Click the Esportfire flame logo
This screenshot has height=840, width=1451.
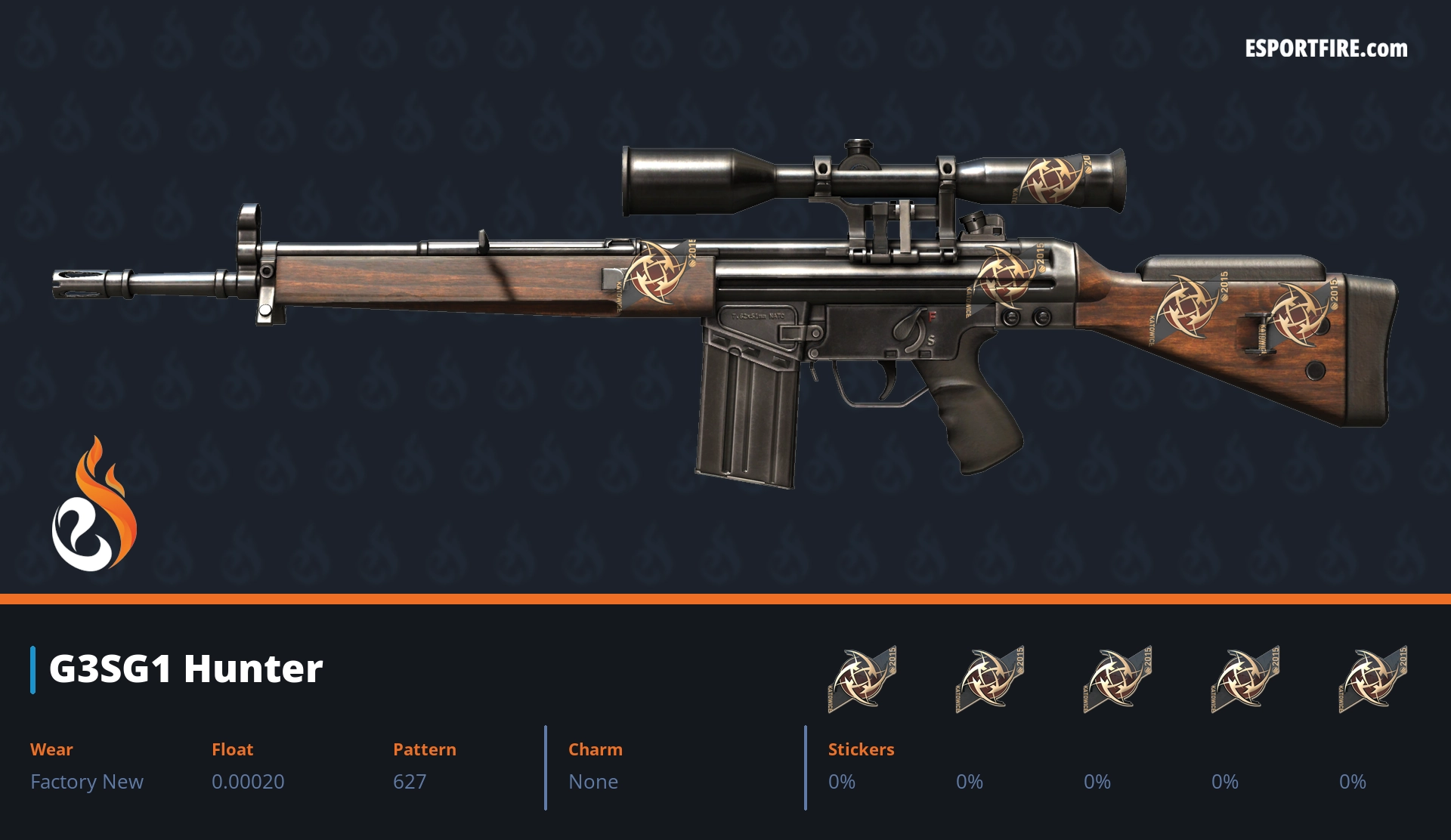pos(94,505)
